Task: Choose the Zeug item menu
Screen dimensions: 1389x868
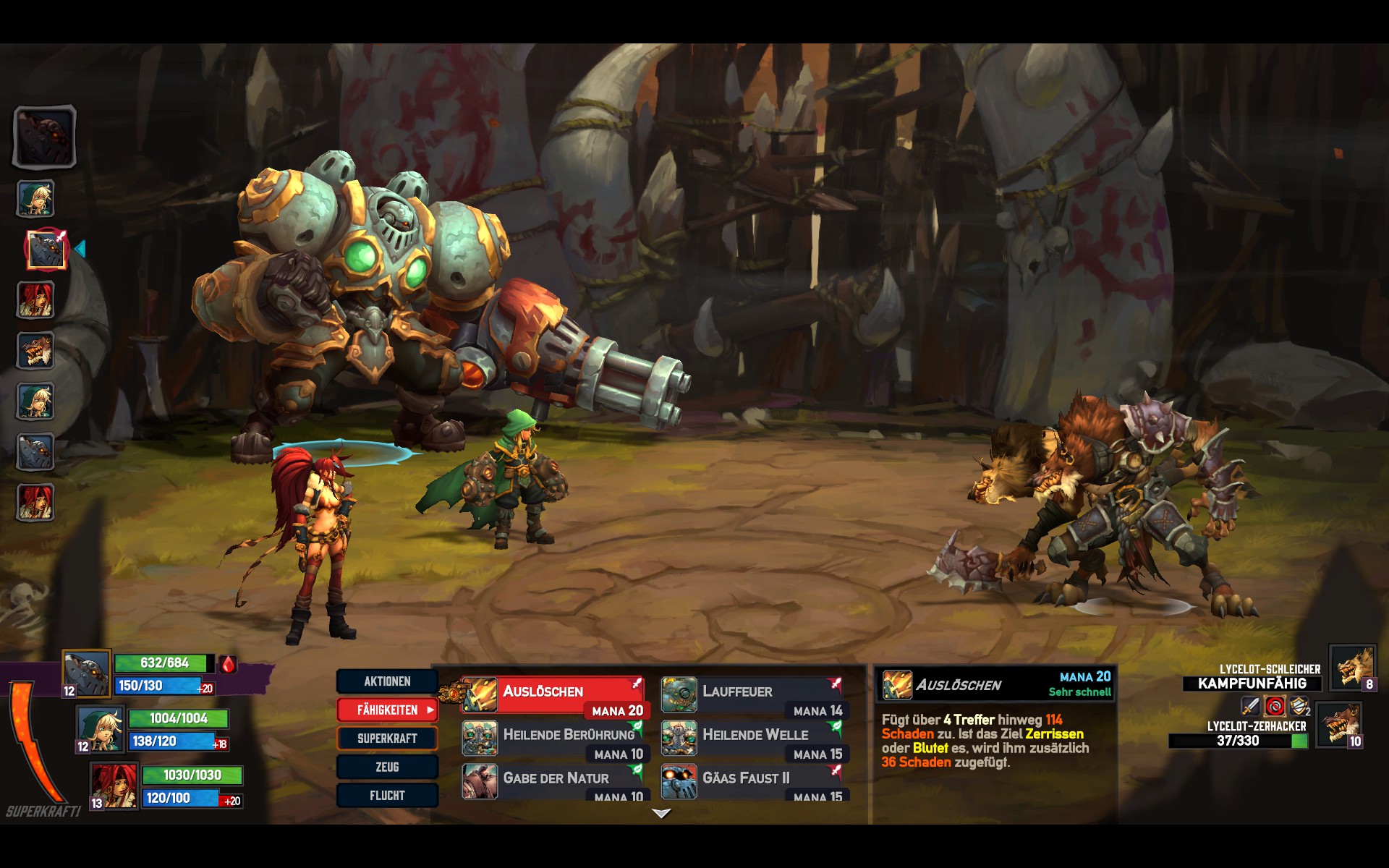Action: tap(387, 767)
